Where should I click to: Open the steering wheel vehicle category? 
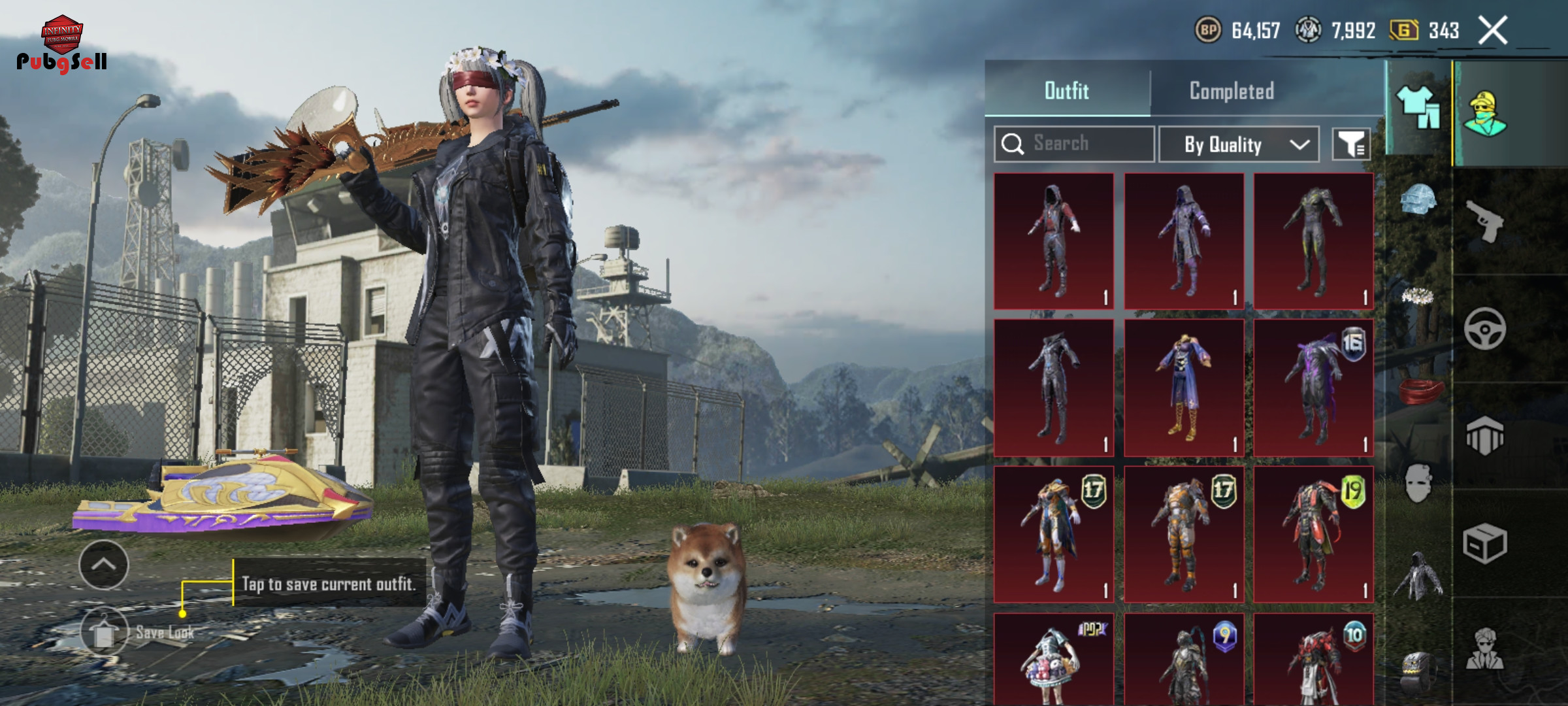[x=1484, y=328]
